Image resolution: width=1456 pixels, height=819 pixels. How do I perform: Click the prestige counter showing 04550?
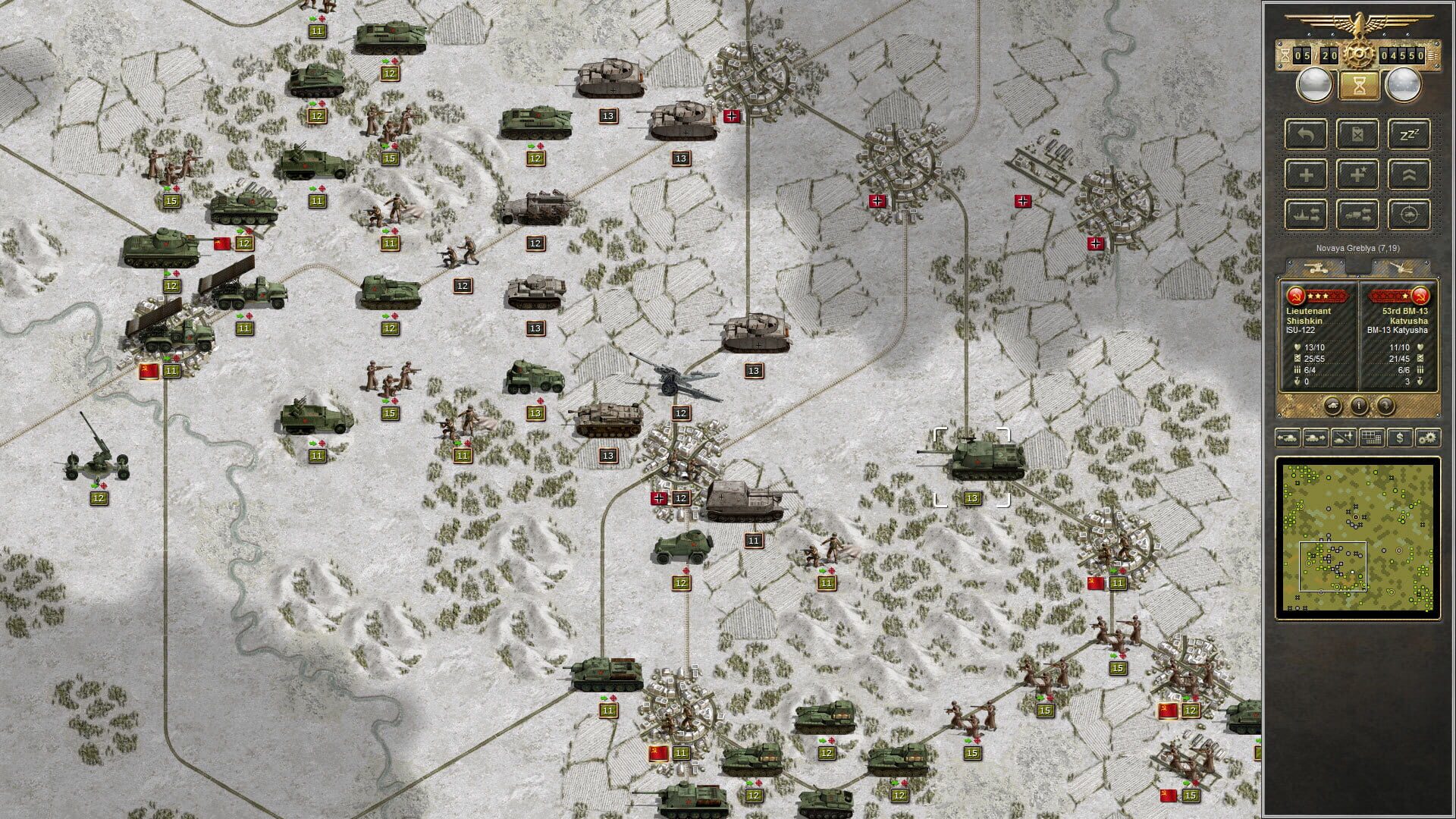tap(1402, 55)
